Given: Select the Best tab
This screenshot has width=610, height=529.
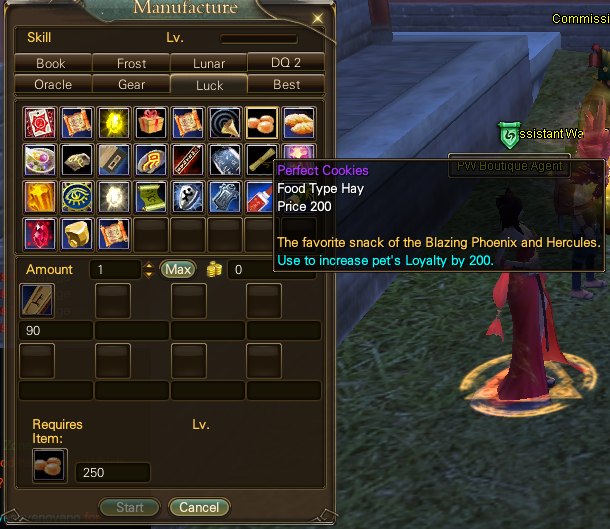Looking at the screenshot, I should [286, 85].
